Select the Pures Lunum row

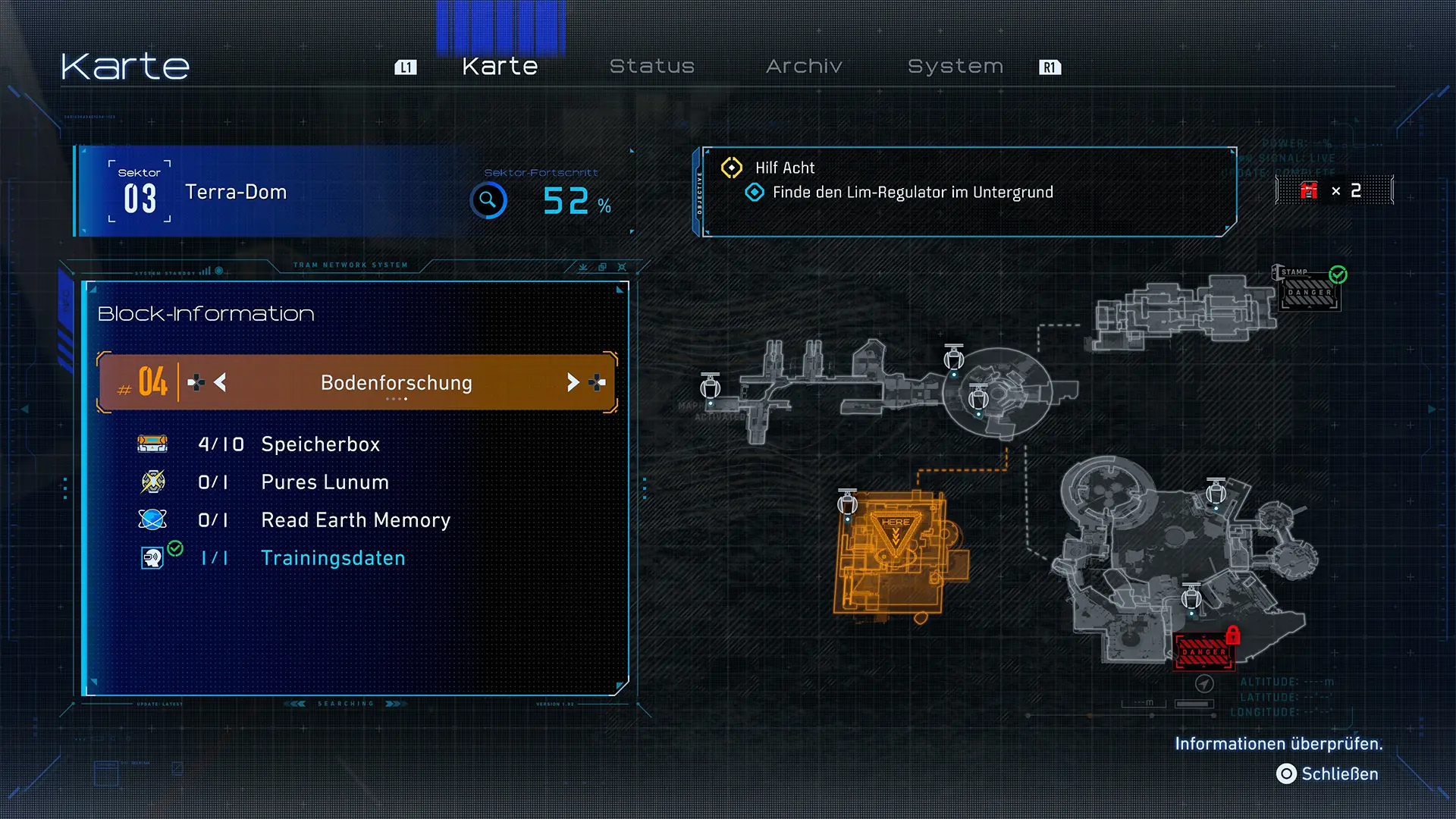coord(324,482)
